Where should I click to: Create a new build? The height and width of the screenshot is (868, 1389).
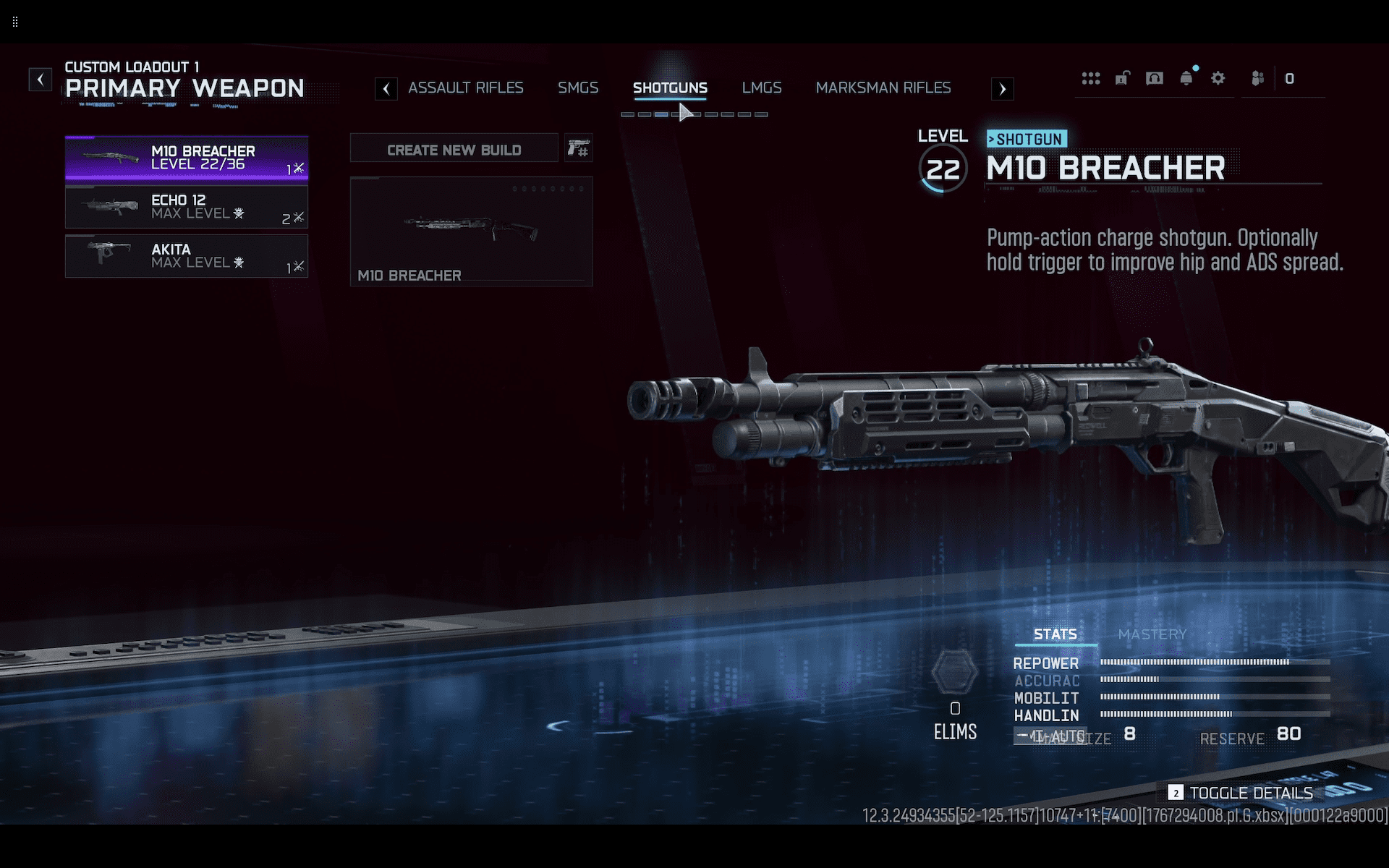coord(454,150)
